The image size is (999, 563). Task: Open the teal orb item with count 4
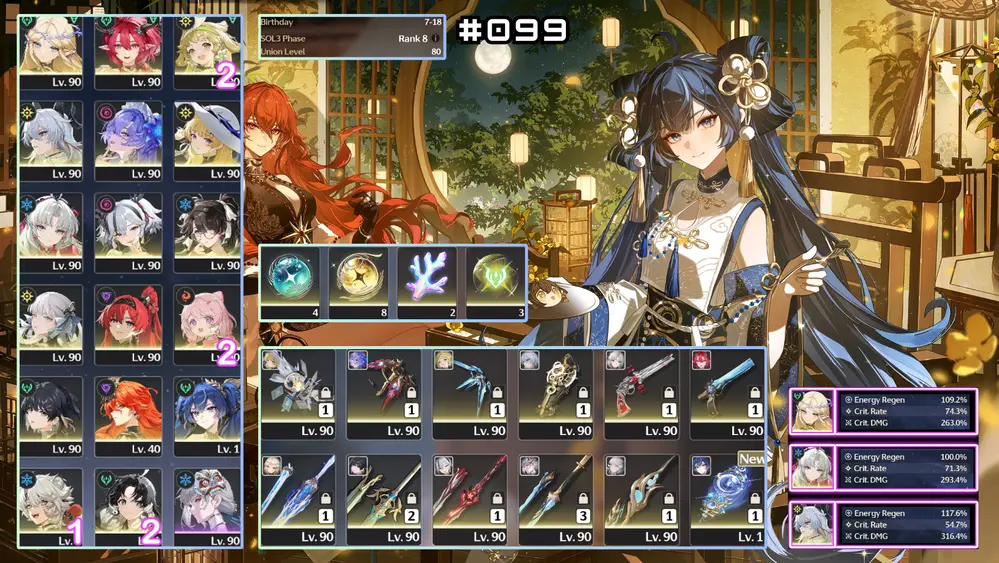tap(294, 278)
